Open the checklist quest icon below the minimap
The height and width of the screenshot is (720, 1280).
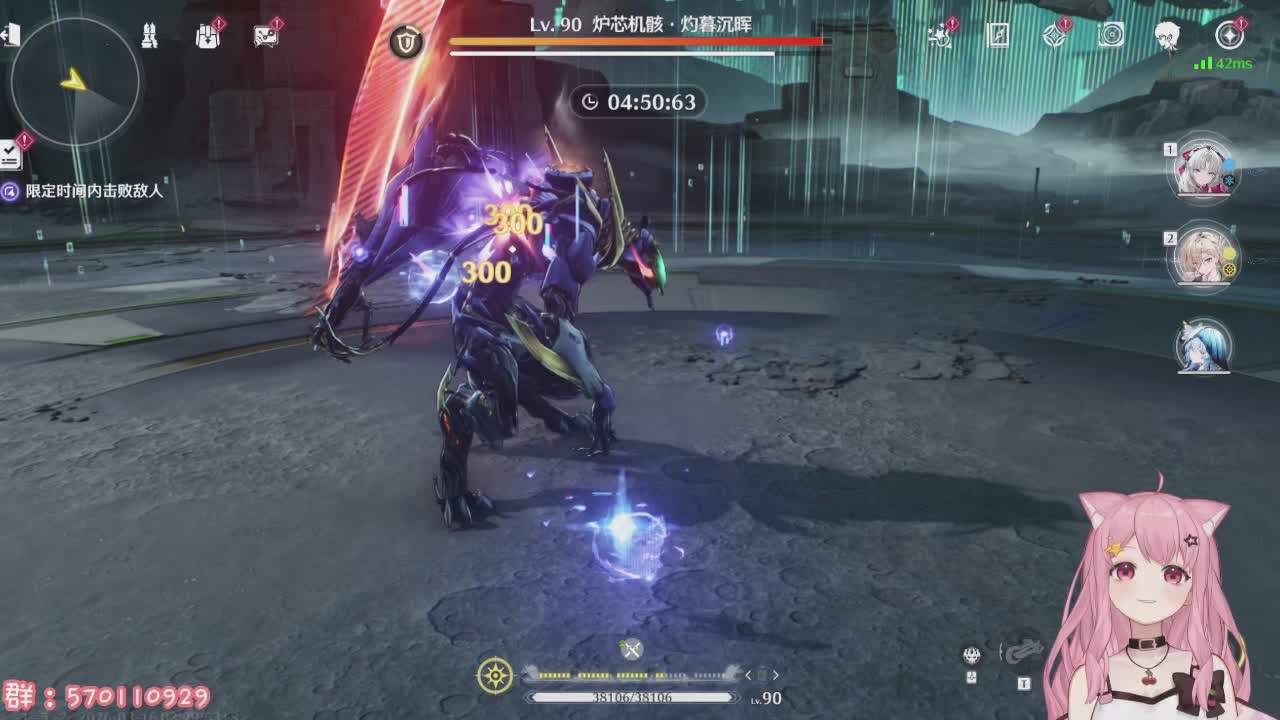click(x=11, y=153)
